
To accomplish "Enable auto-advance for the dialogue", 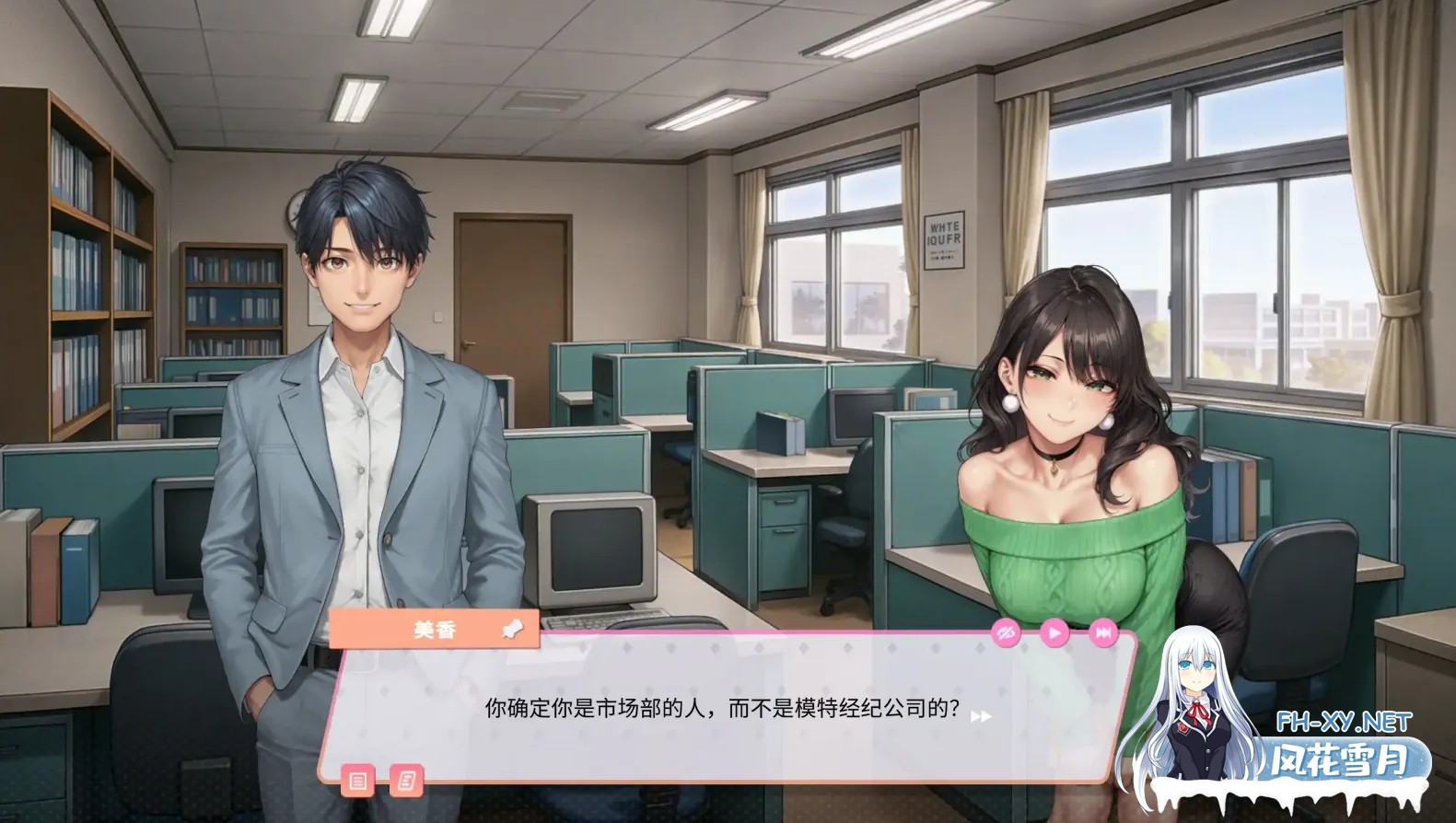I will tap(1054, 633).
